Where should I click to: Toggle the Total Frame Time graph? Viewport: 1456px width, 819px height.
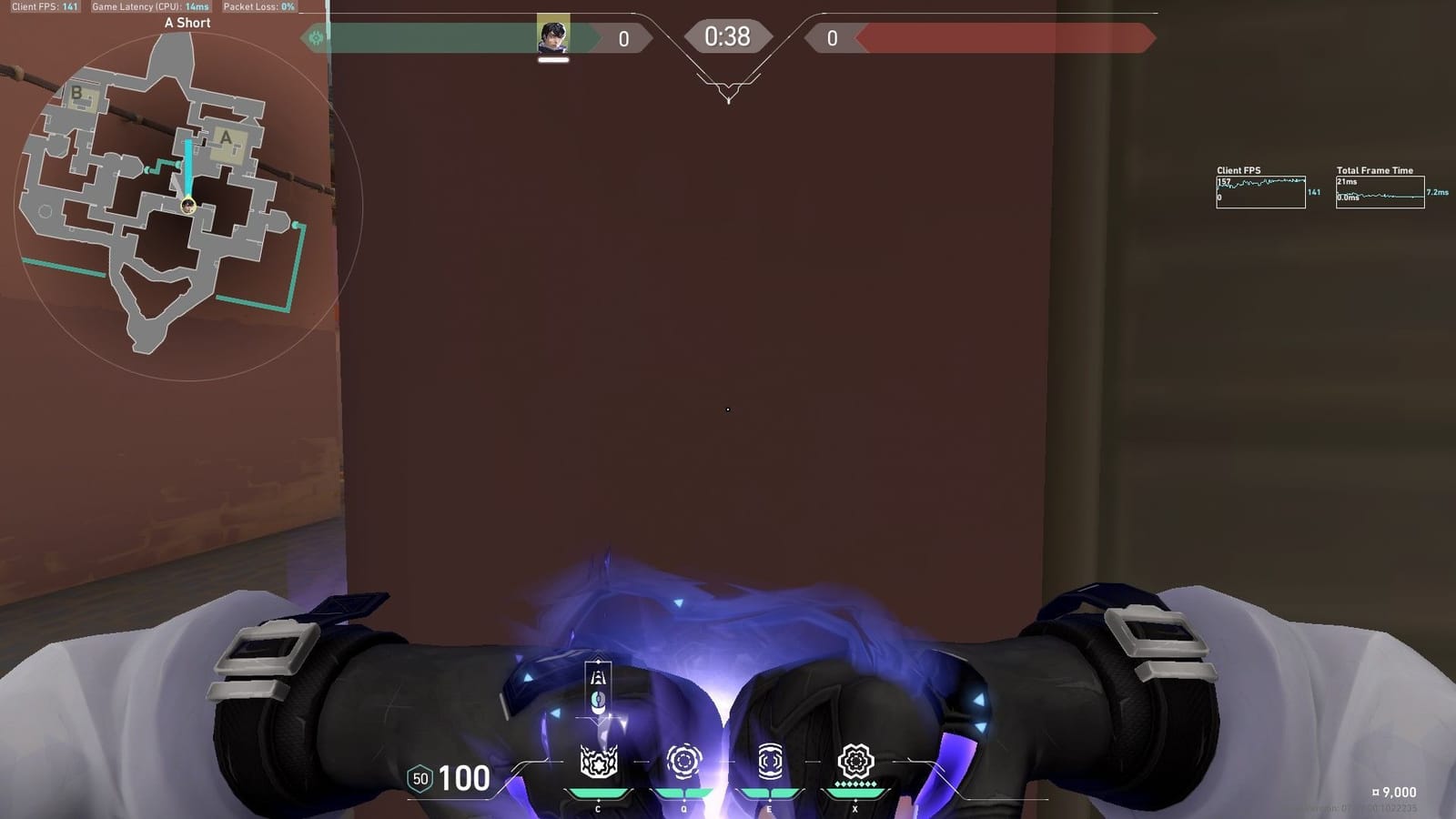pos(1380,191)
